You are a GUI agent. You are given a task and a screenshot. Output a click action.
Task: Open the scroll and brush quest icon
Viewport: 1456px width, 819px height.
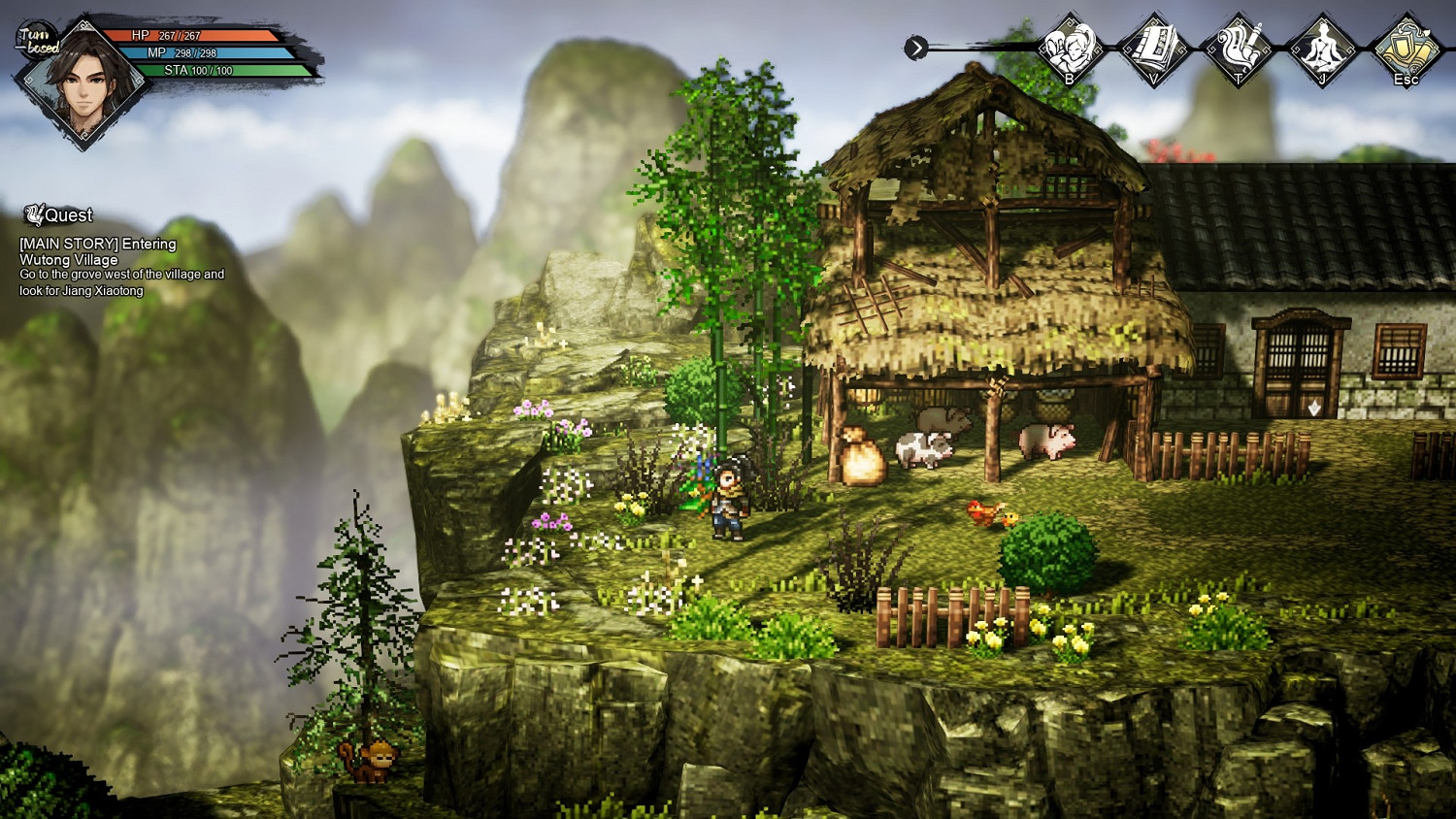[1238, 49]
